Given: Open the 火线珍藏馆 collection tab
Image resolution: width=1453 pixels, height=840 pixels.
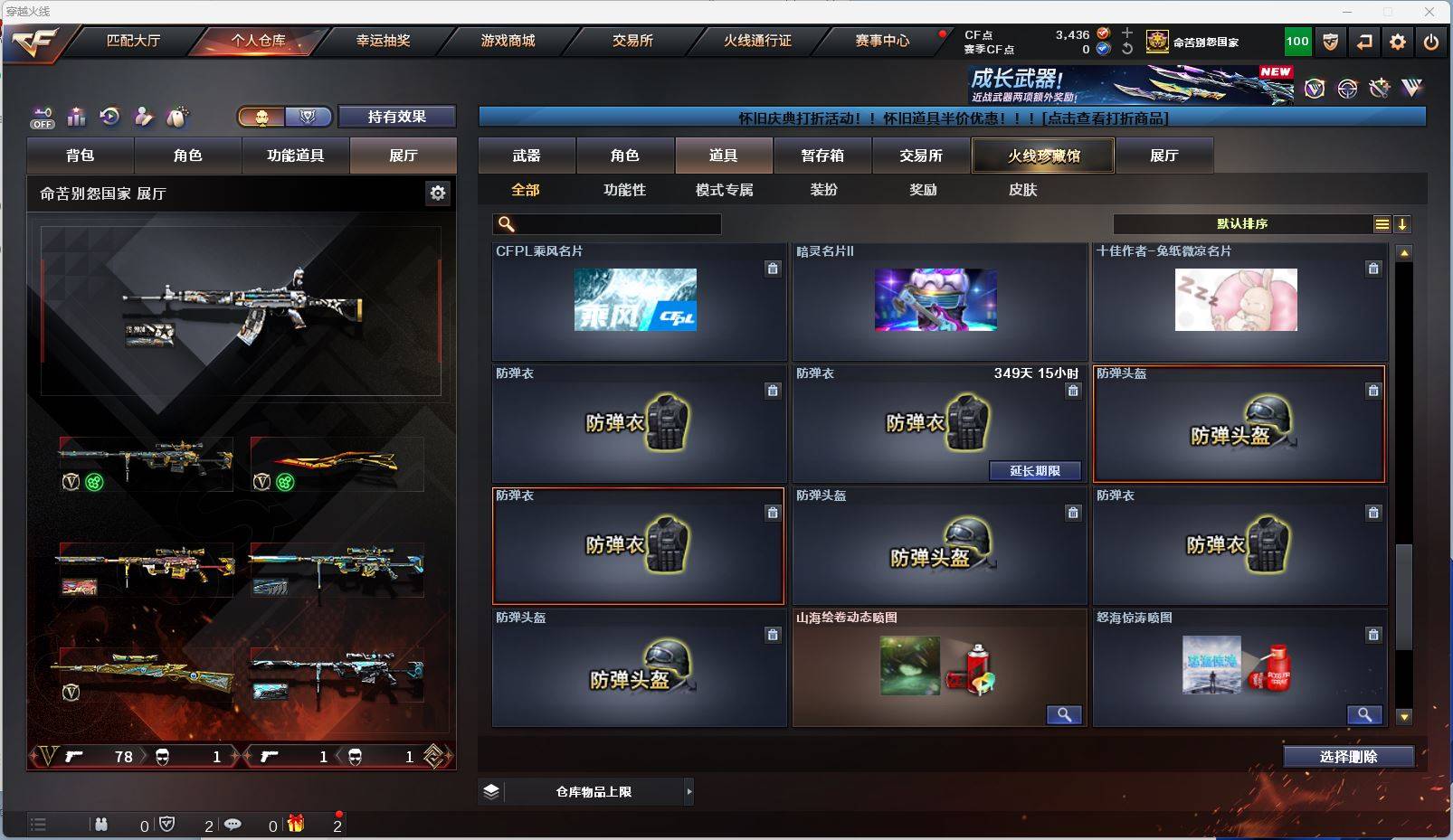Looking at the screenshot, I should (x=1043, y=156).
